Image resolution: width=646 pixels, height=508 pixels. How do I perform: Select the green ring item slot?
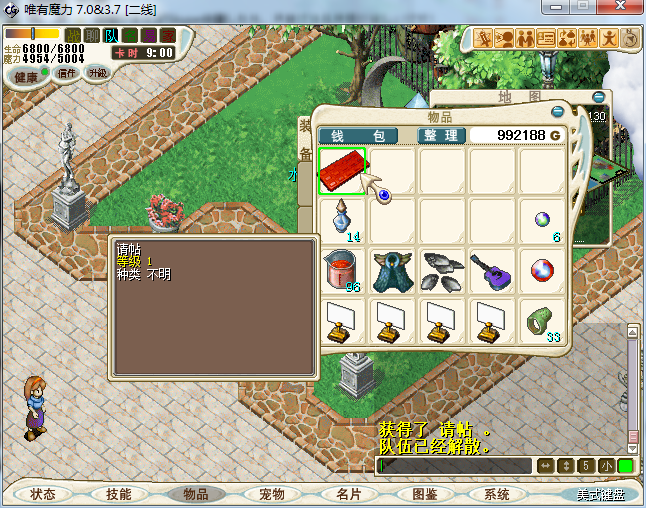point(541,321)
